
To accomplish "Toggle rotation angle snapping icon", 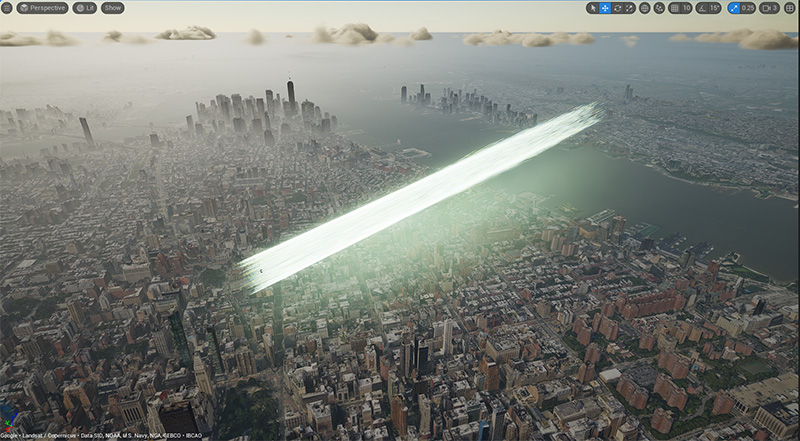I will [x=702, y=8].
